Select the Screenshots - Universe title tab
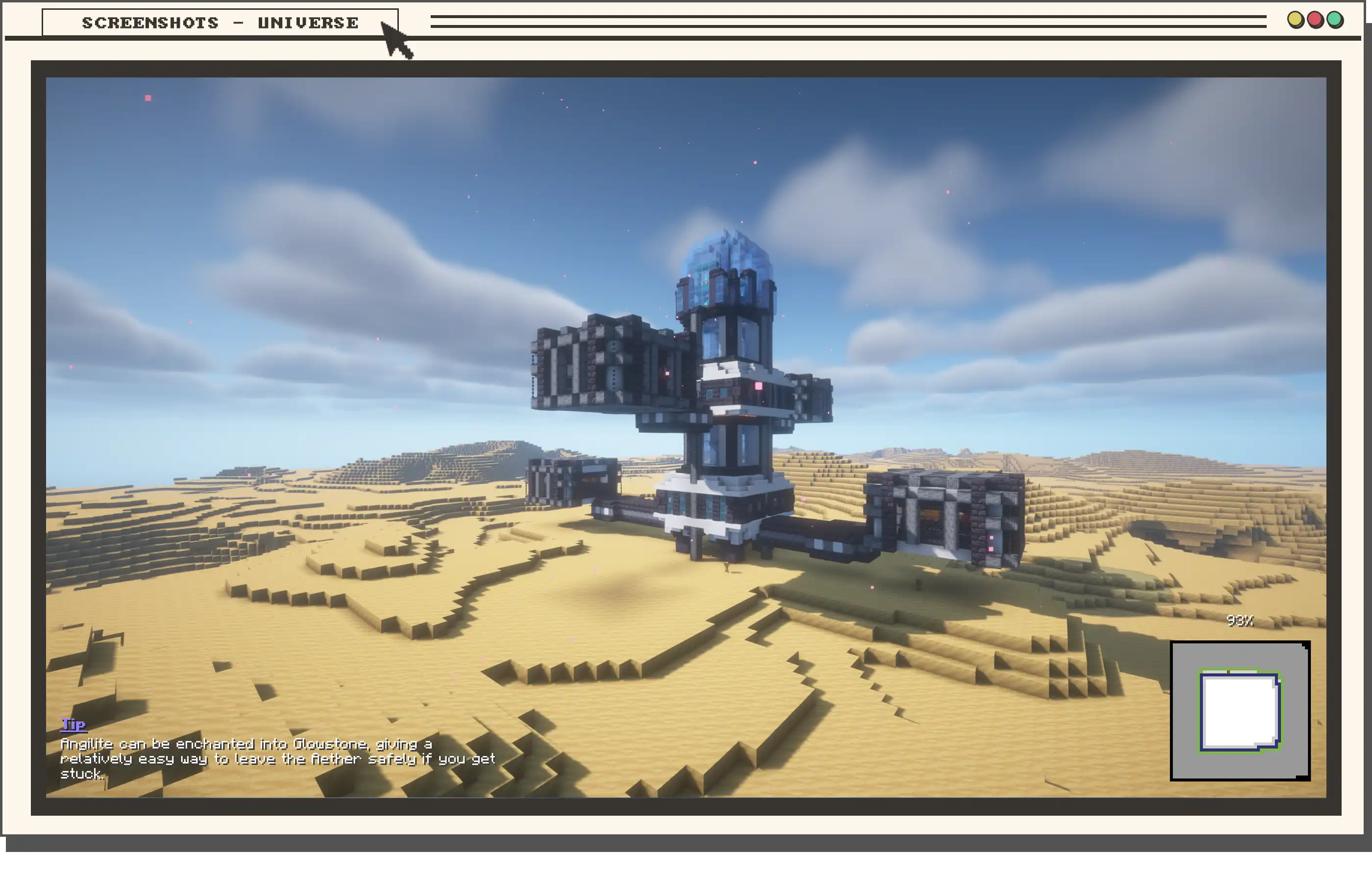The image size is (1372, 876). [x=220, y=23]
